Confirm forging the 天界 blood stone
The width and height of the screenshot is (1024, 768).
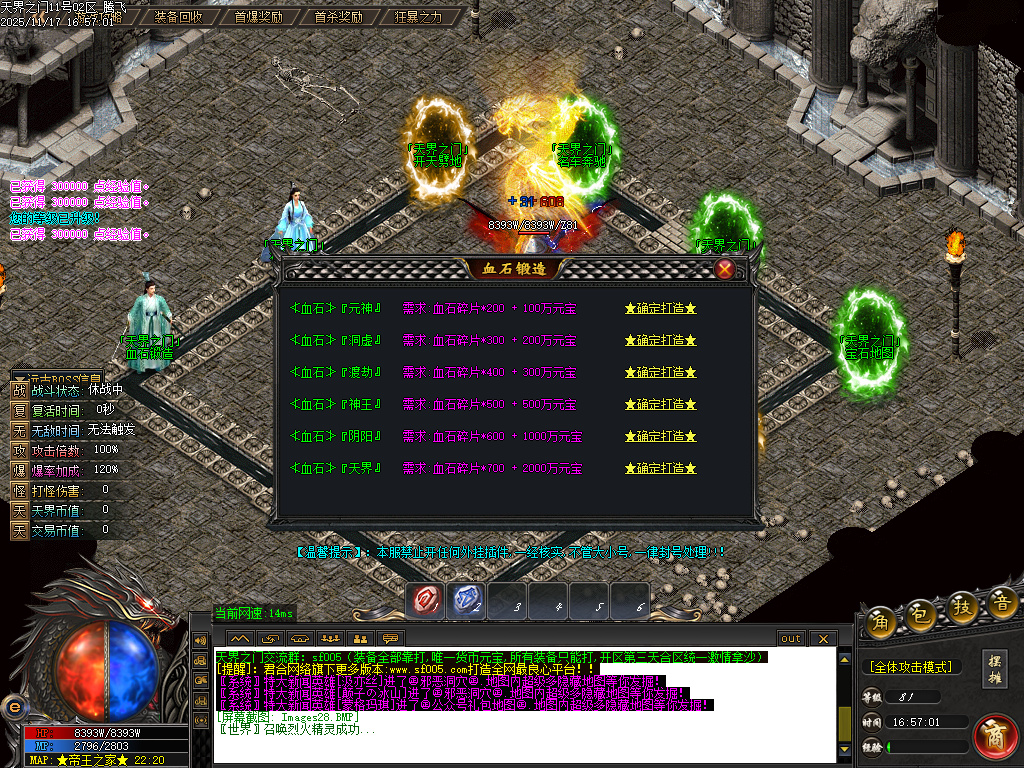point(660,468)
